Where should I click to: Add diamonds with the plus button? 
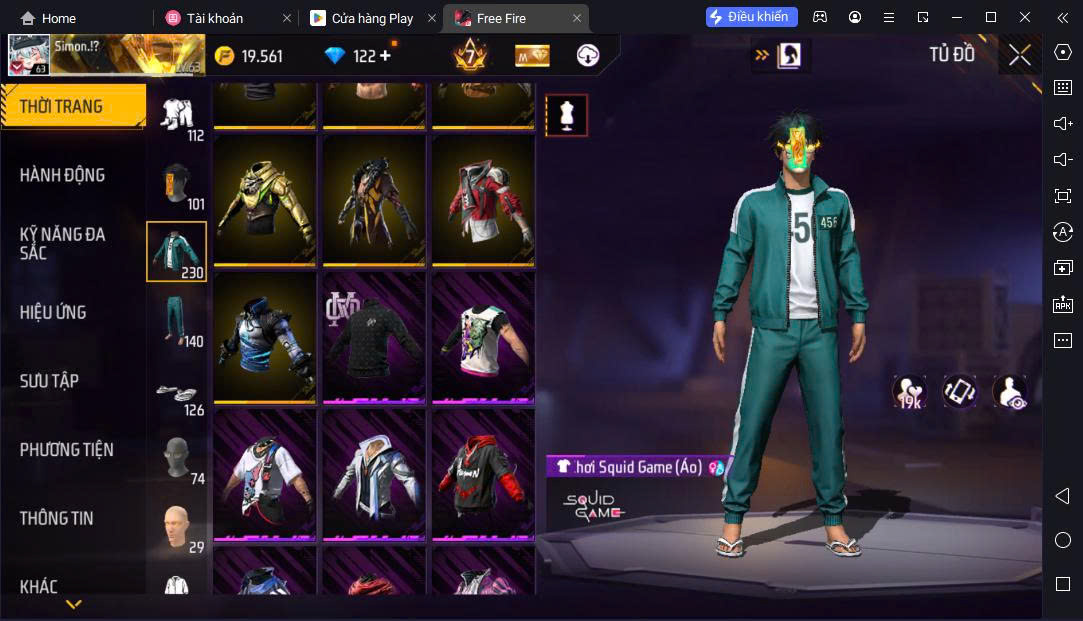[x=385, y=55]
